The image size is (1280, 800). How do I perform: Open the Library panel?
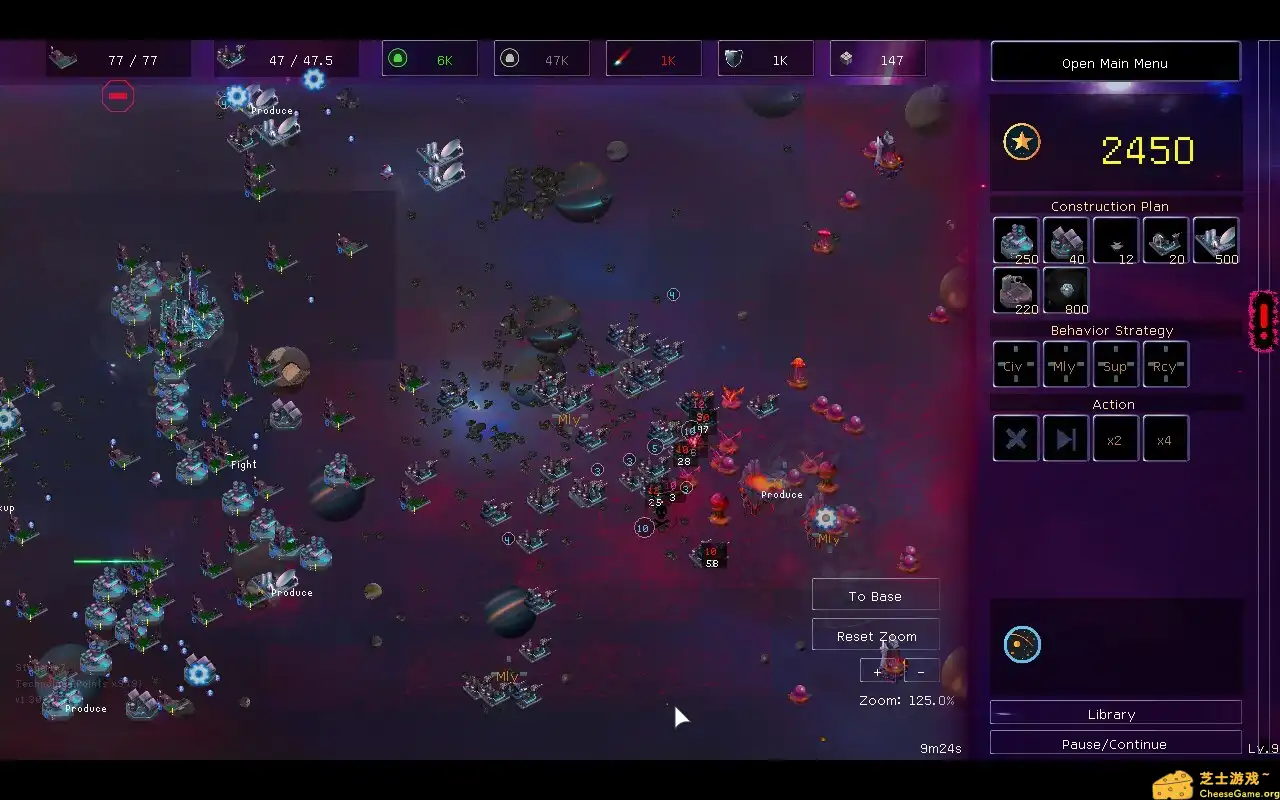(1112, 713)
